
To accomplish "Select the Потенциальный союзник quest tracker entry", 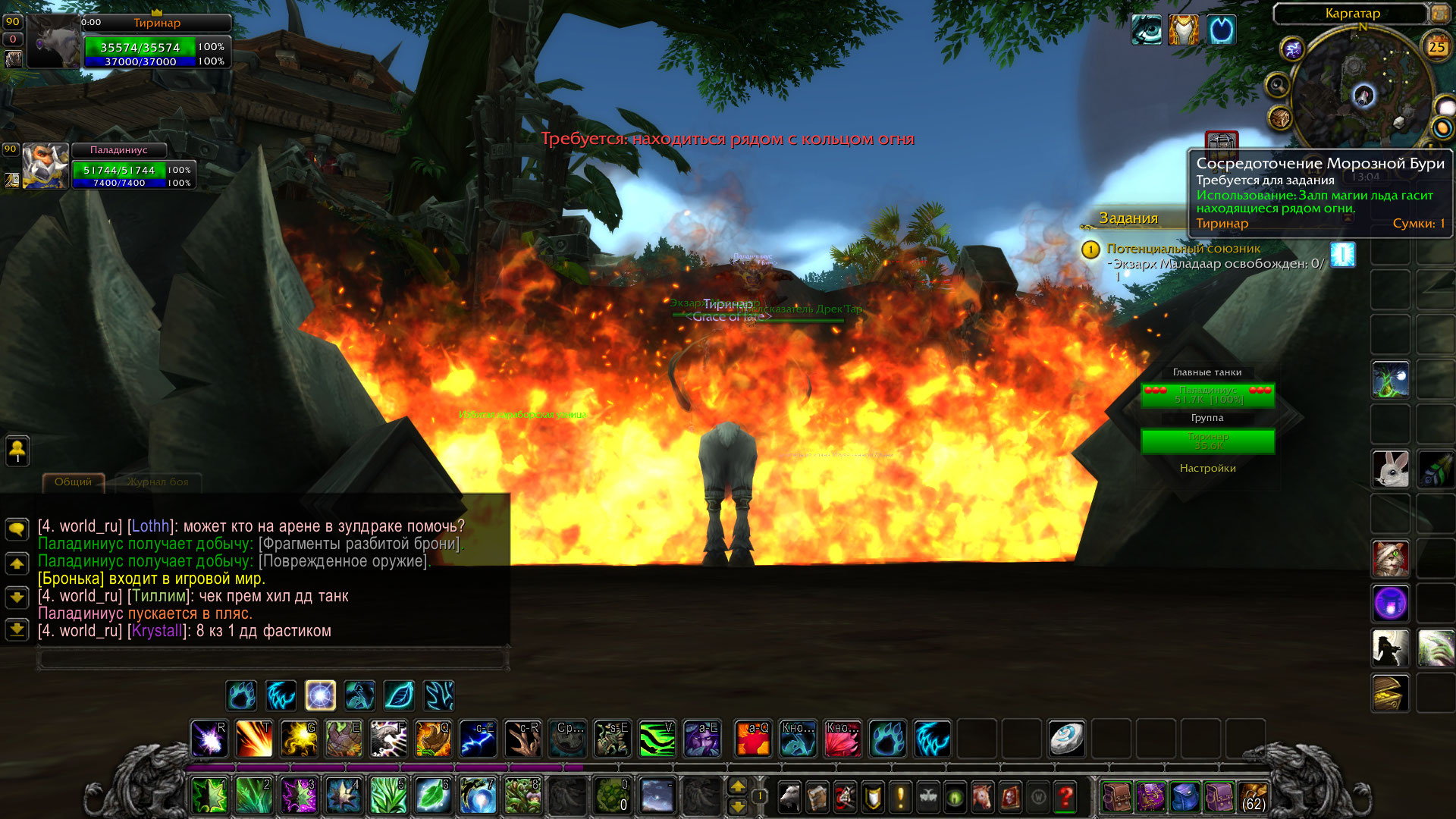I will (x=1183, y=249).
